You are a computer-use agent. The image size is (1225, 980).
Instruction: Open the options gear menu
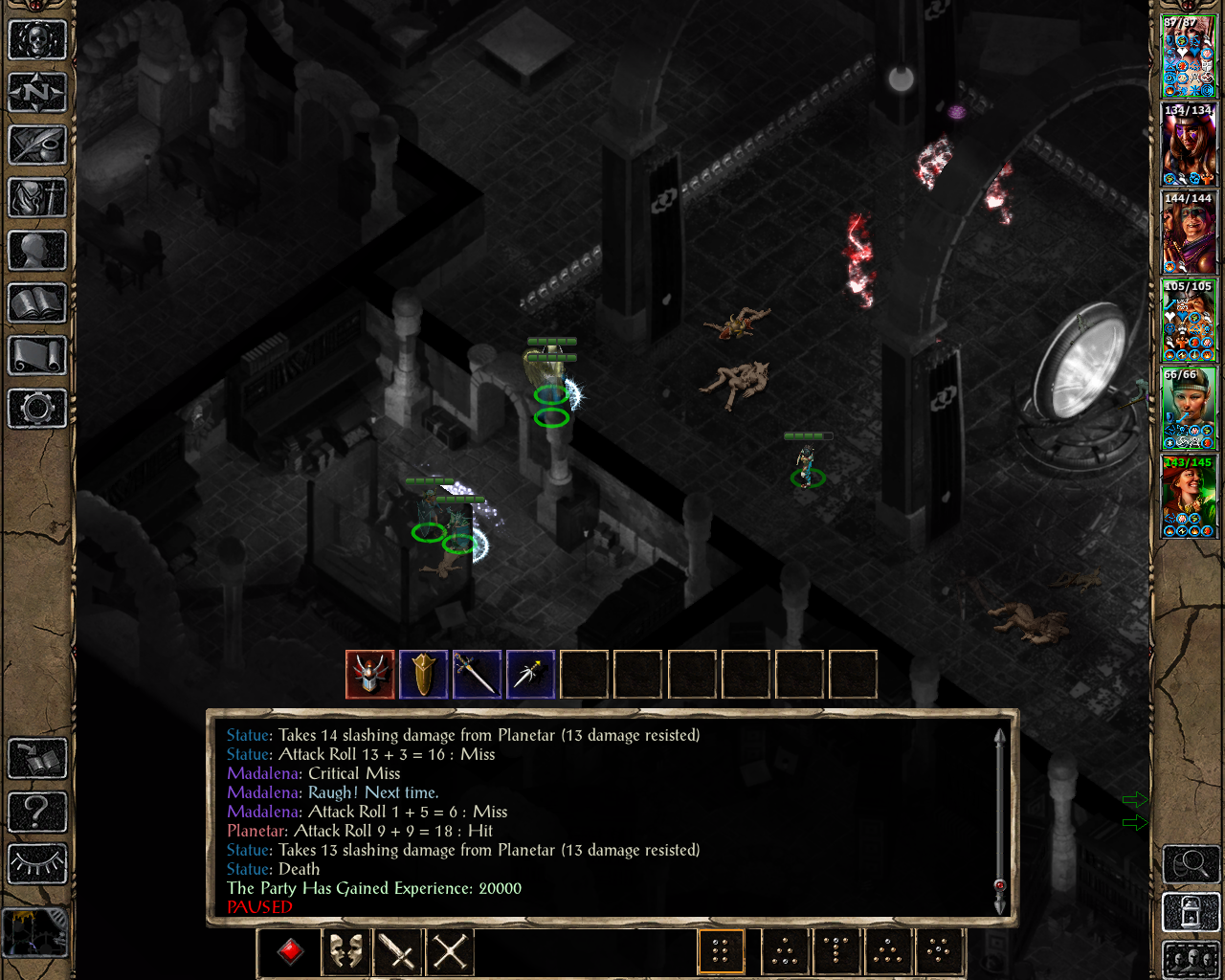pyautogui.click(x=37, y=409)
